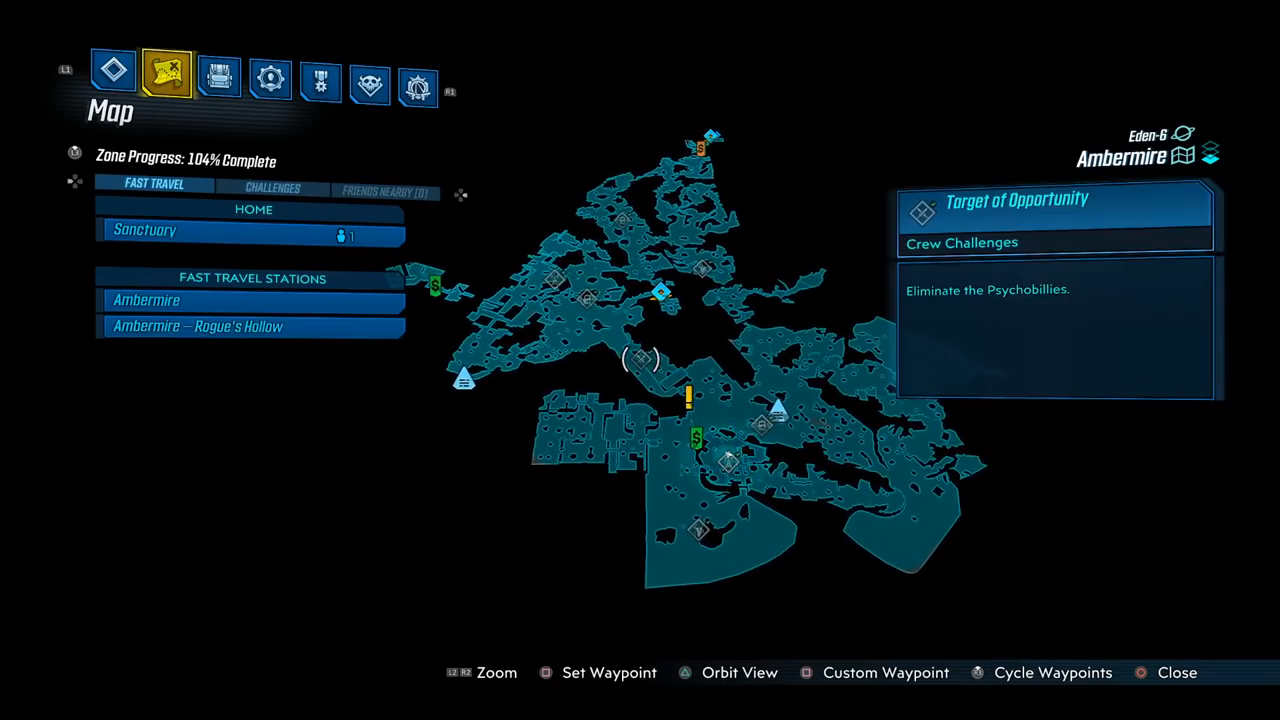Select the orange vending machine marker
Viewport: 1280px width, 720px height.
[701, 148]
